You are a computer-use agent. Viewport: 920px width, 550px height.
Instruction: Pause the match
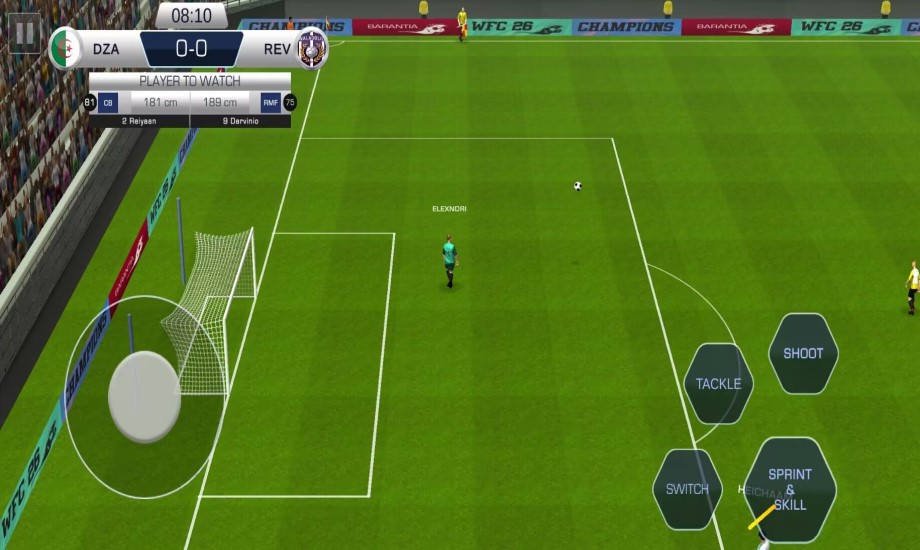pos(24,33)
